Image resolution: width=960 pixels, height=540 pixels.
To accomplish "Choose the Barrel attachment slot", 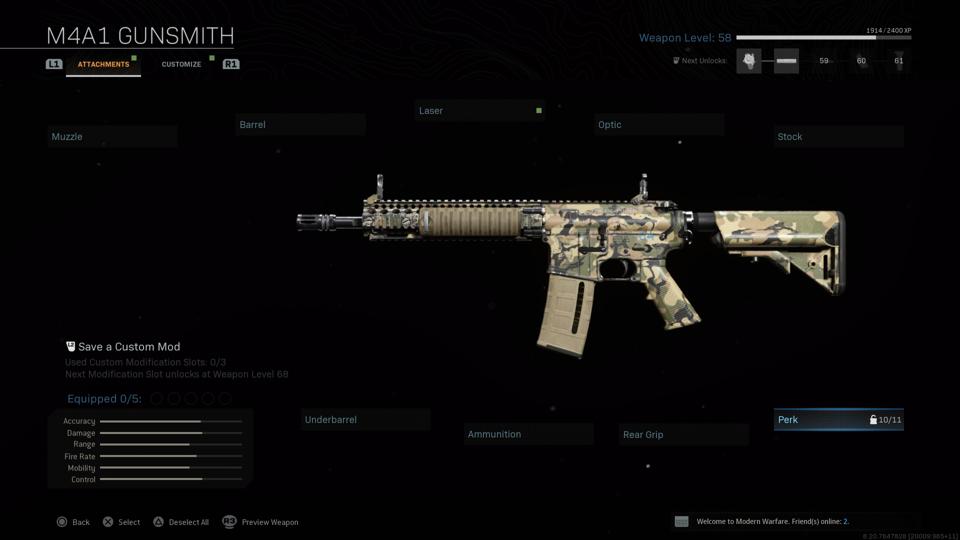I will pos(300,125).
